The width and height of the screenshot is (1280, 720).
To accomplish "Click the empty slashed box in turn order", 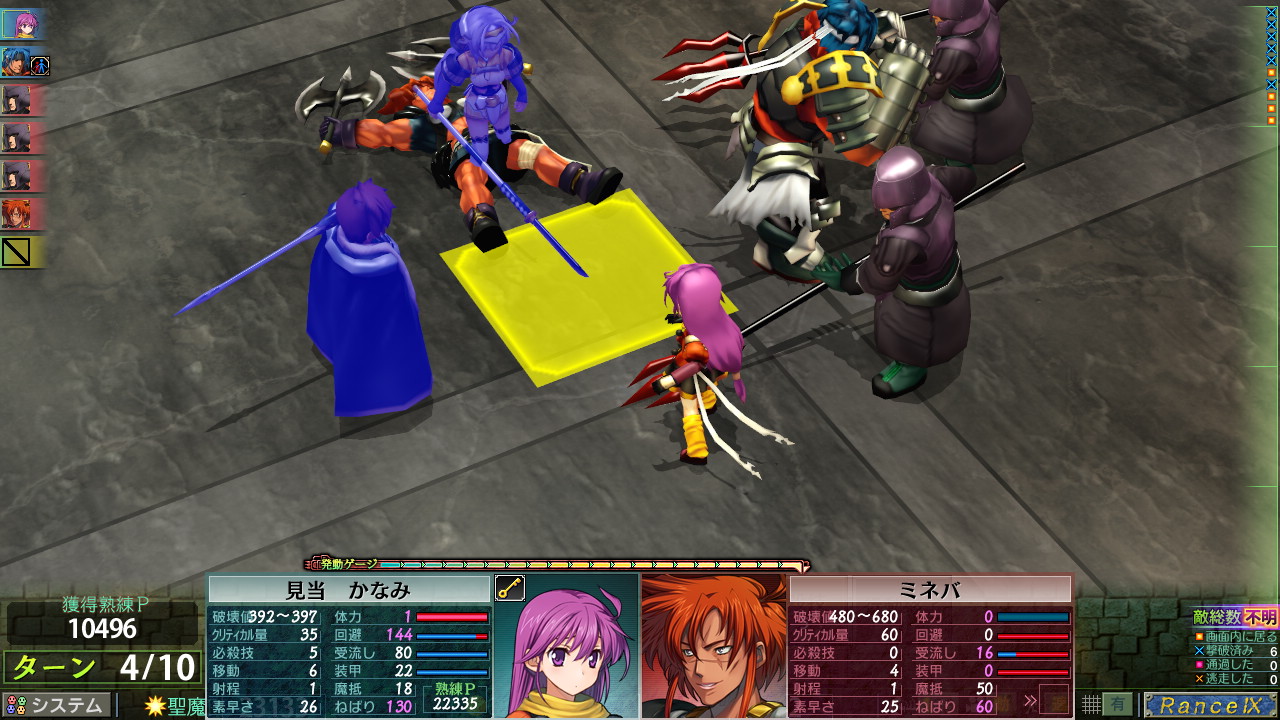I will (18, 252).
